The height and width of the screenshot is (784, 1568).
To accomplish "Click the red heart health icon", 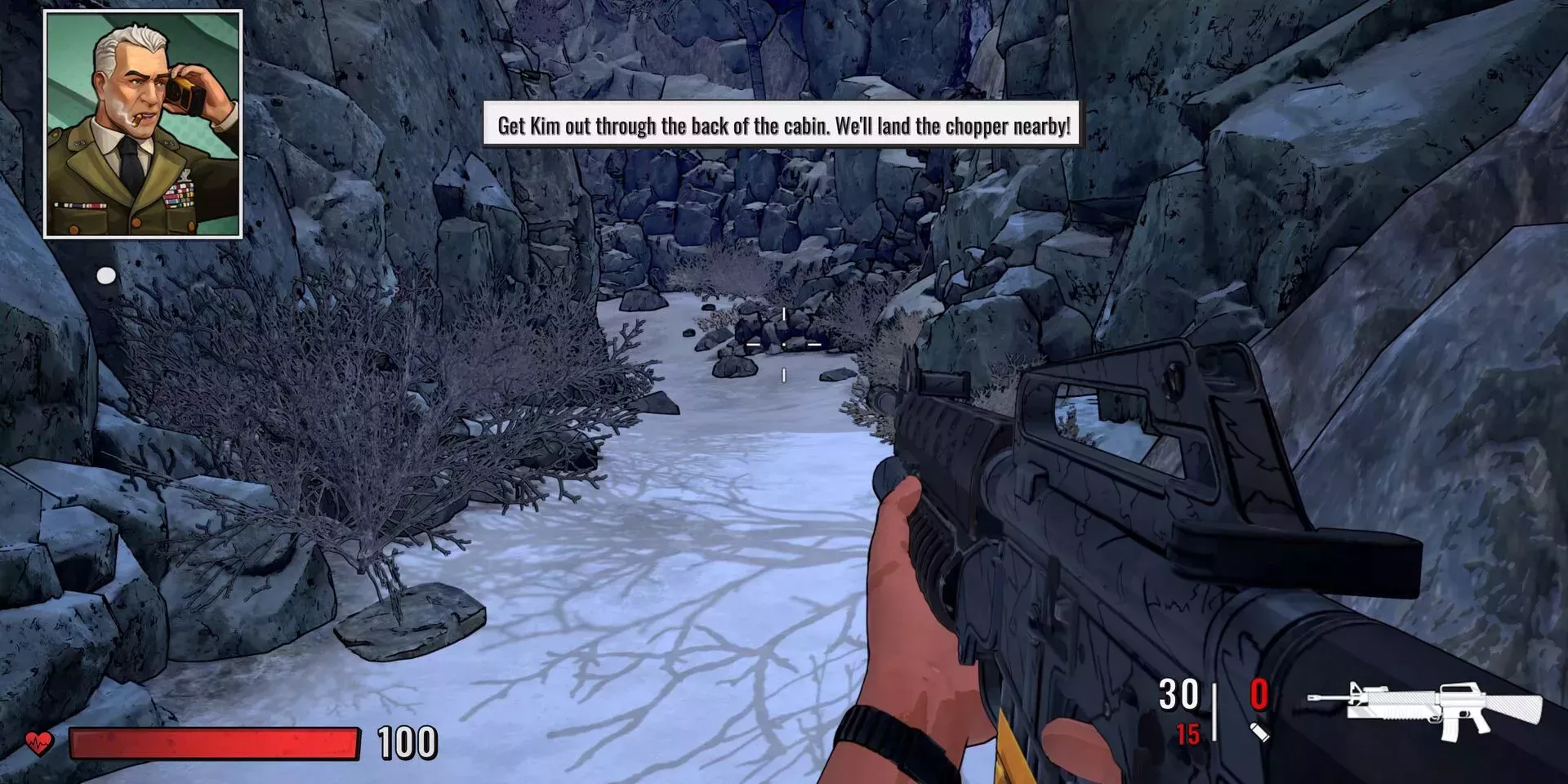I will pos(38,743).
